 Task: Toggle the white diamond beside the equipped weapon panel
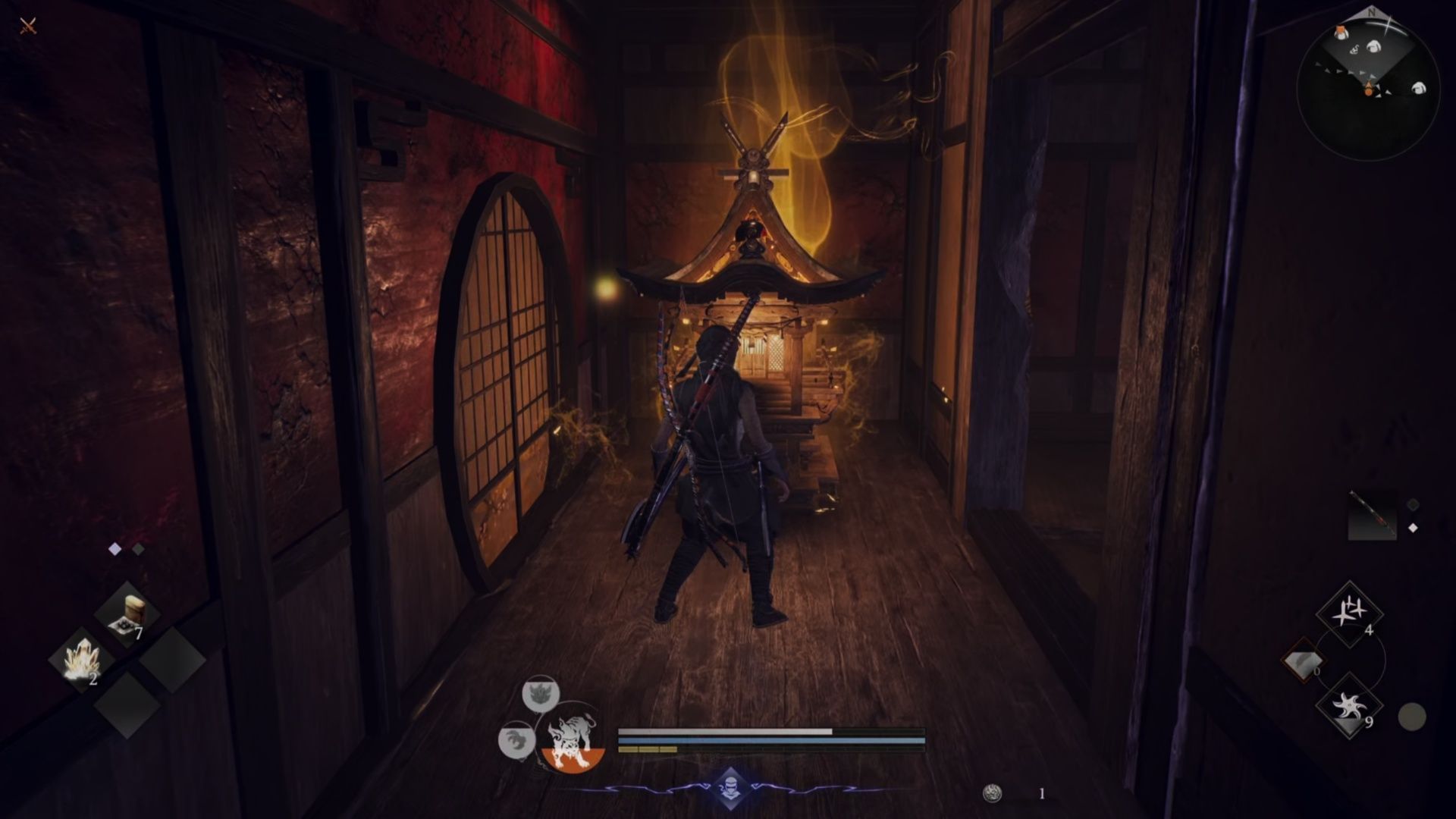click(1413, 527)
